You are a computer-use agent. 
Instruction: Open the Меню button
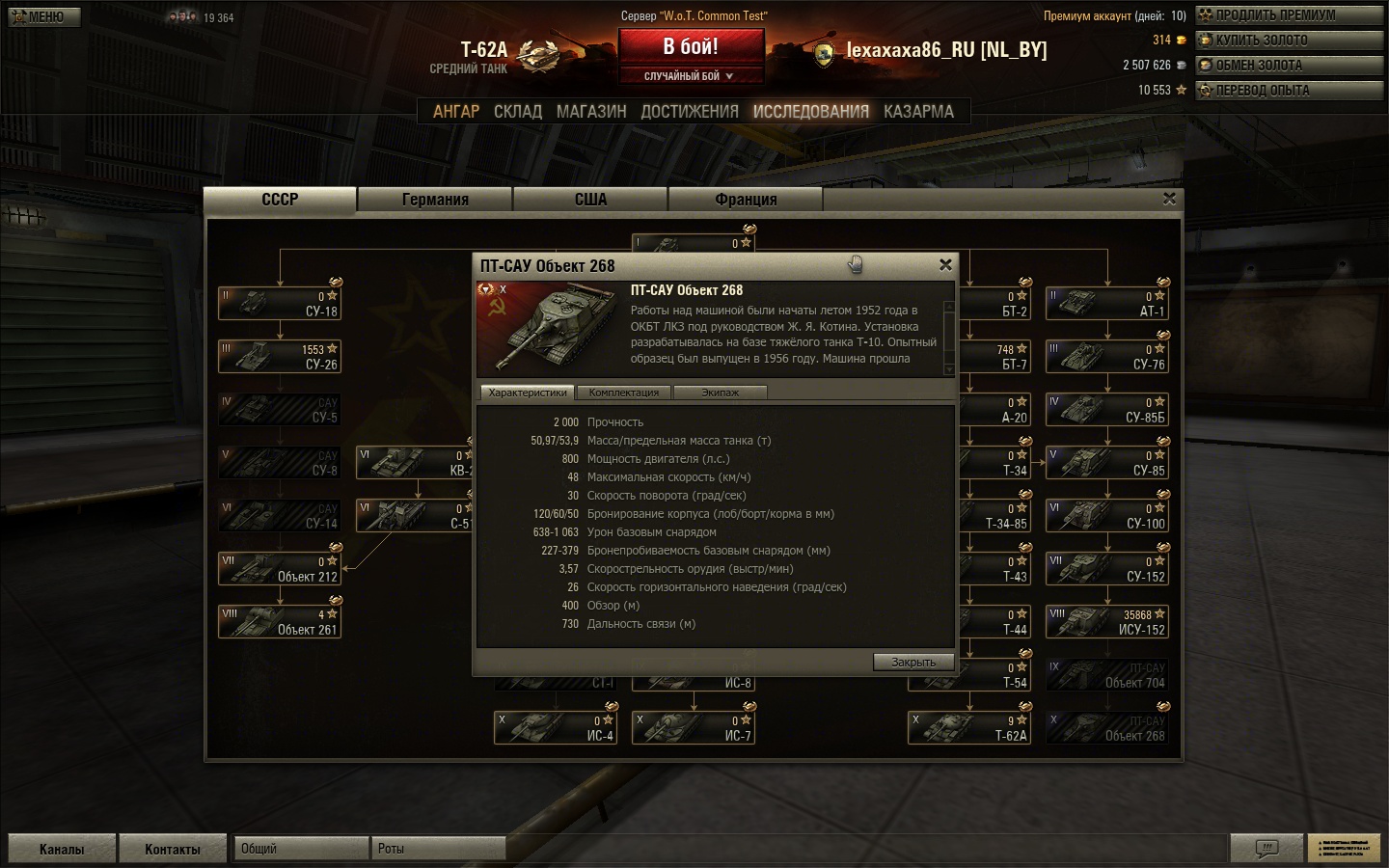[x=44, y=16]
